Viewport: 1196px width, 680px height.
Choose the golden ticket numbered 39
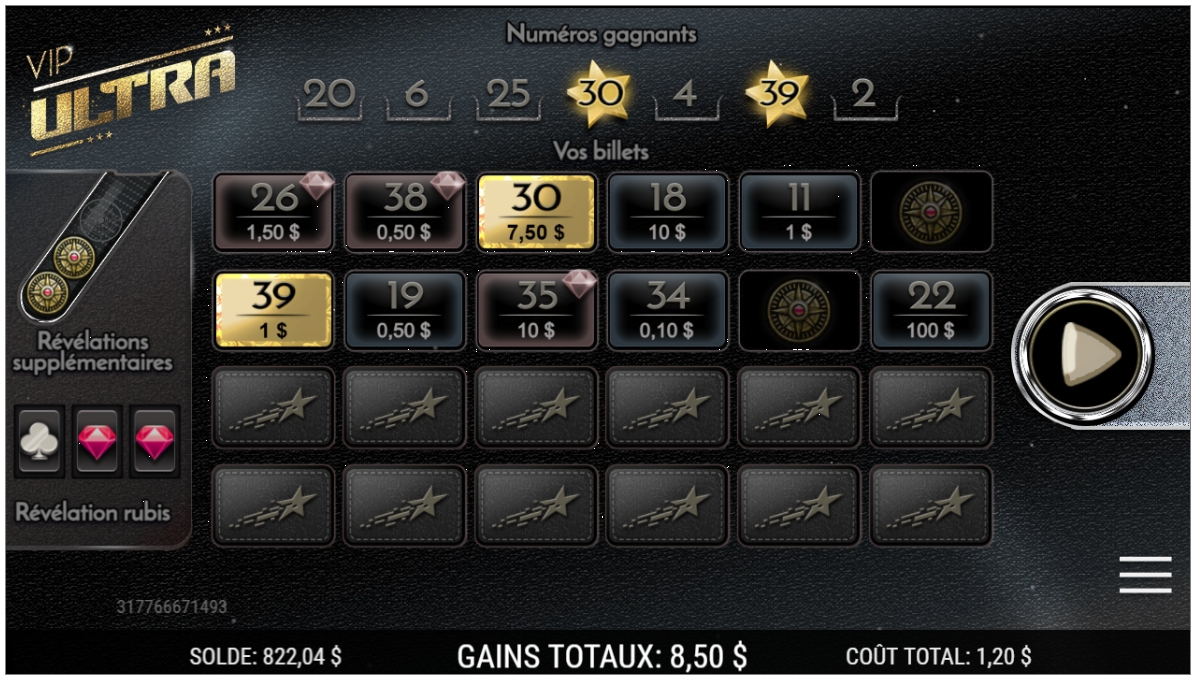pyautogui.click(x=273, y=310)
